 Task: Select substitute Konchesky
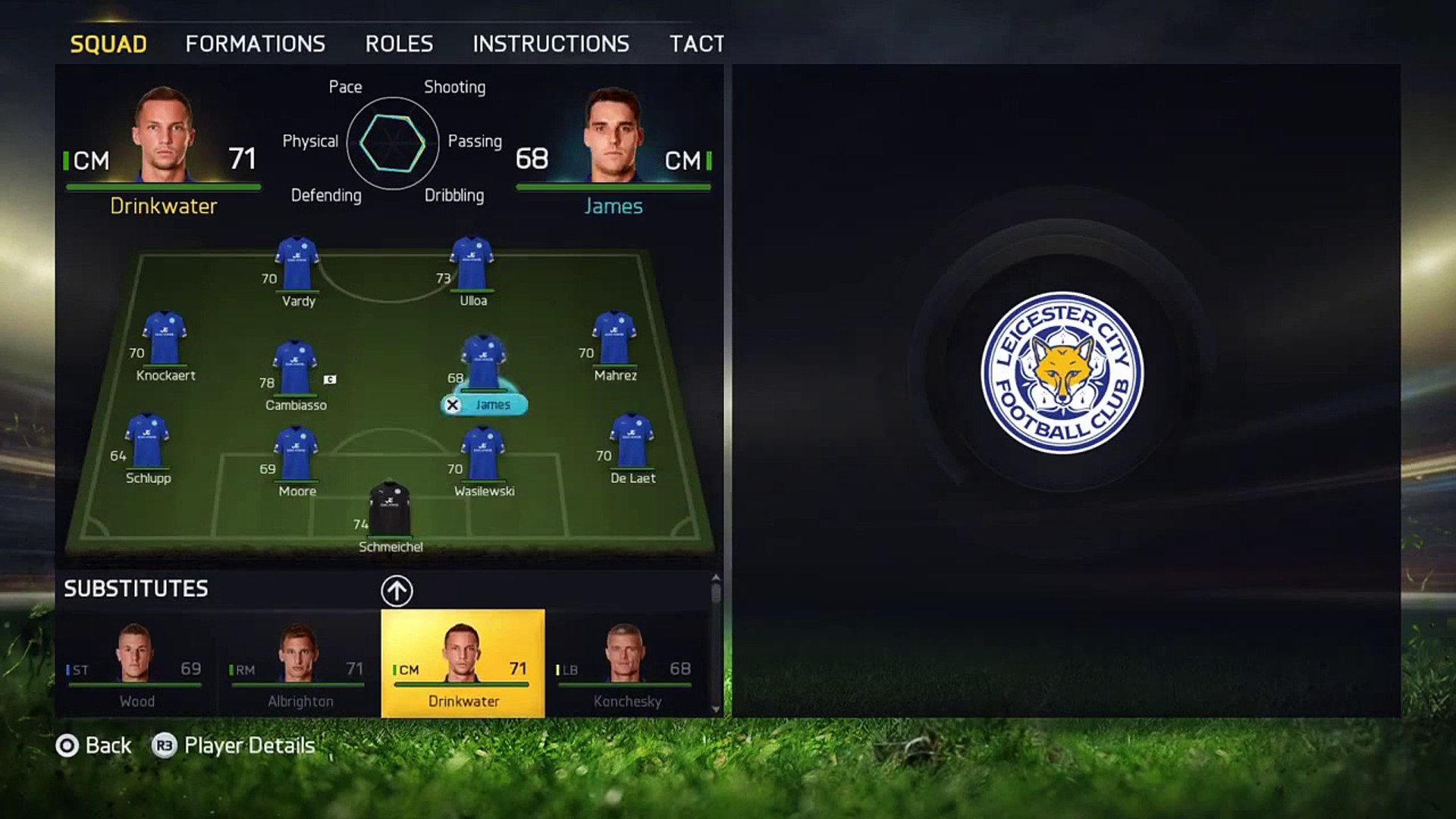click(626, 664)
